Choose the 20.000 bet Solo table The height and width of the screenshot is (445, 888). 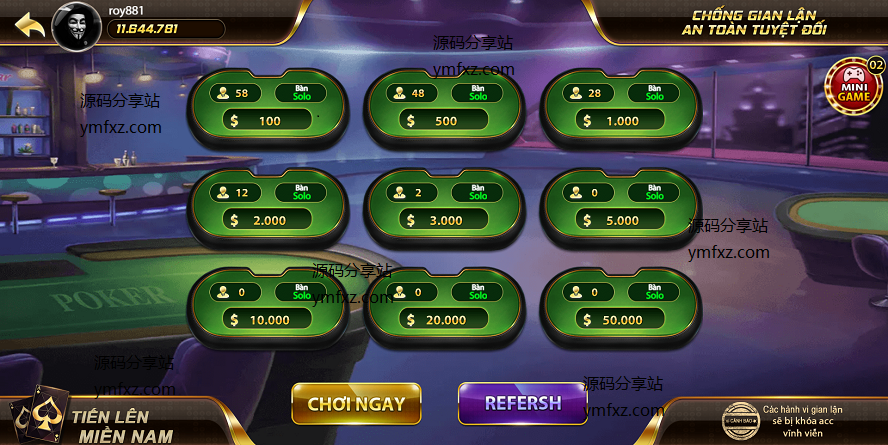pos(445,306)
